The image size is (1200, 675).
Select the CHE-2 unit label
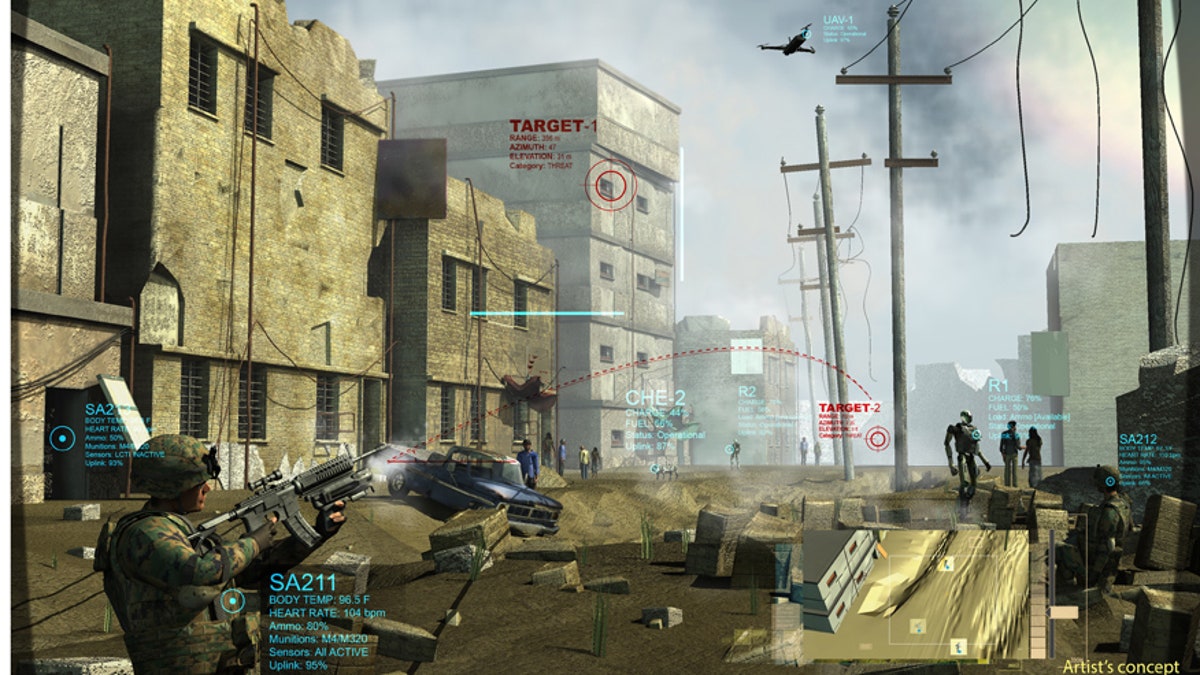pos(654,398)
